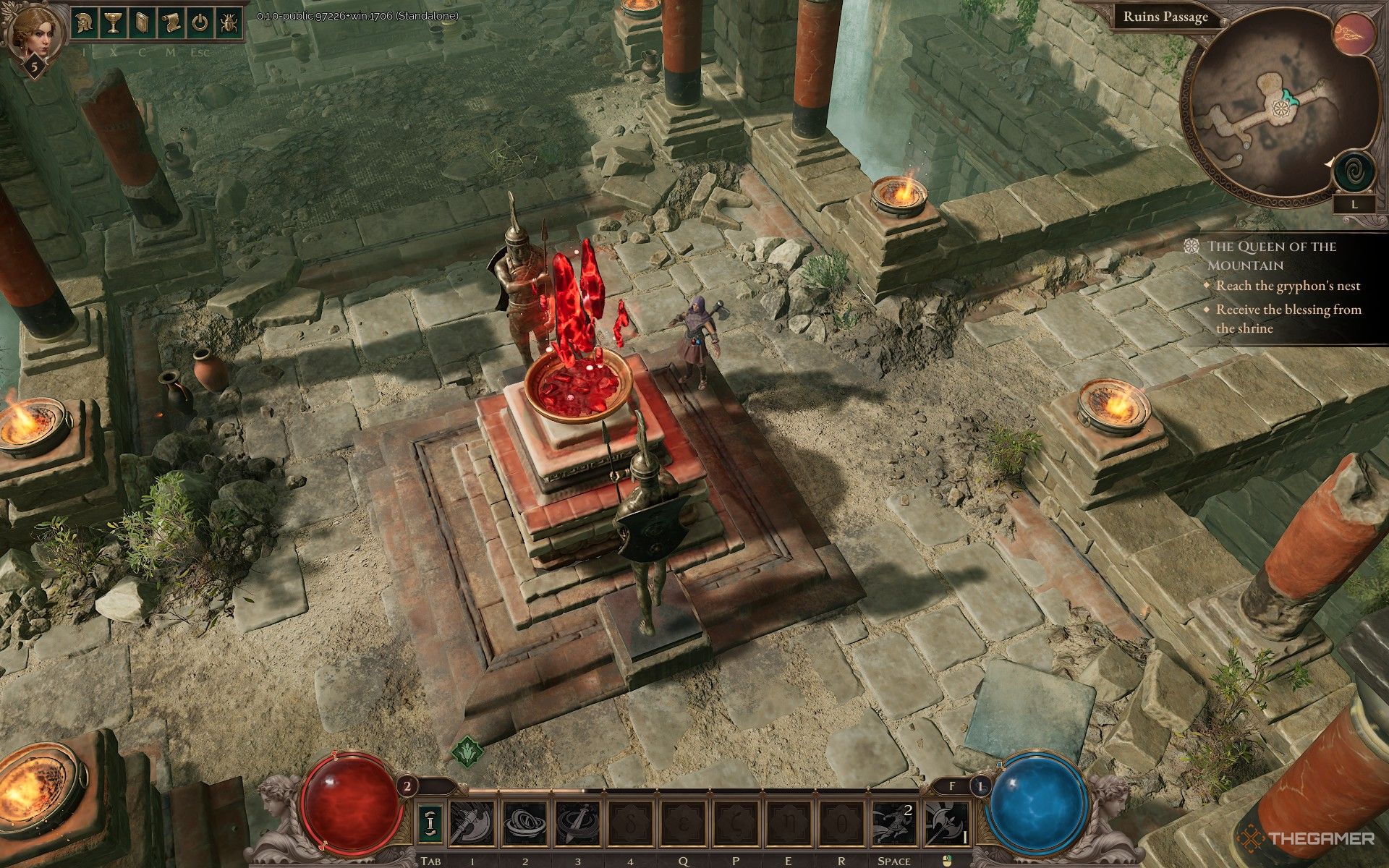Open the scroll map icon
This screenshot has height=868, width=1389.
click(171, 23)
